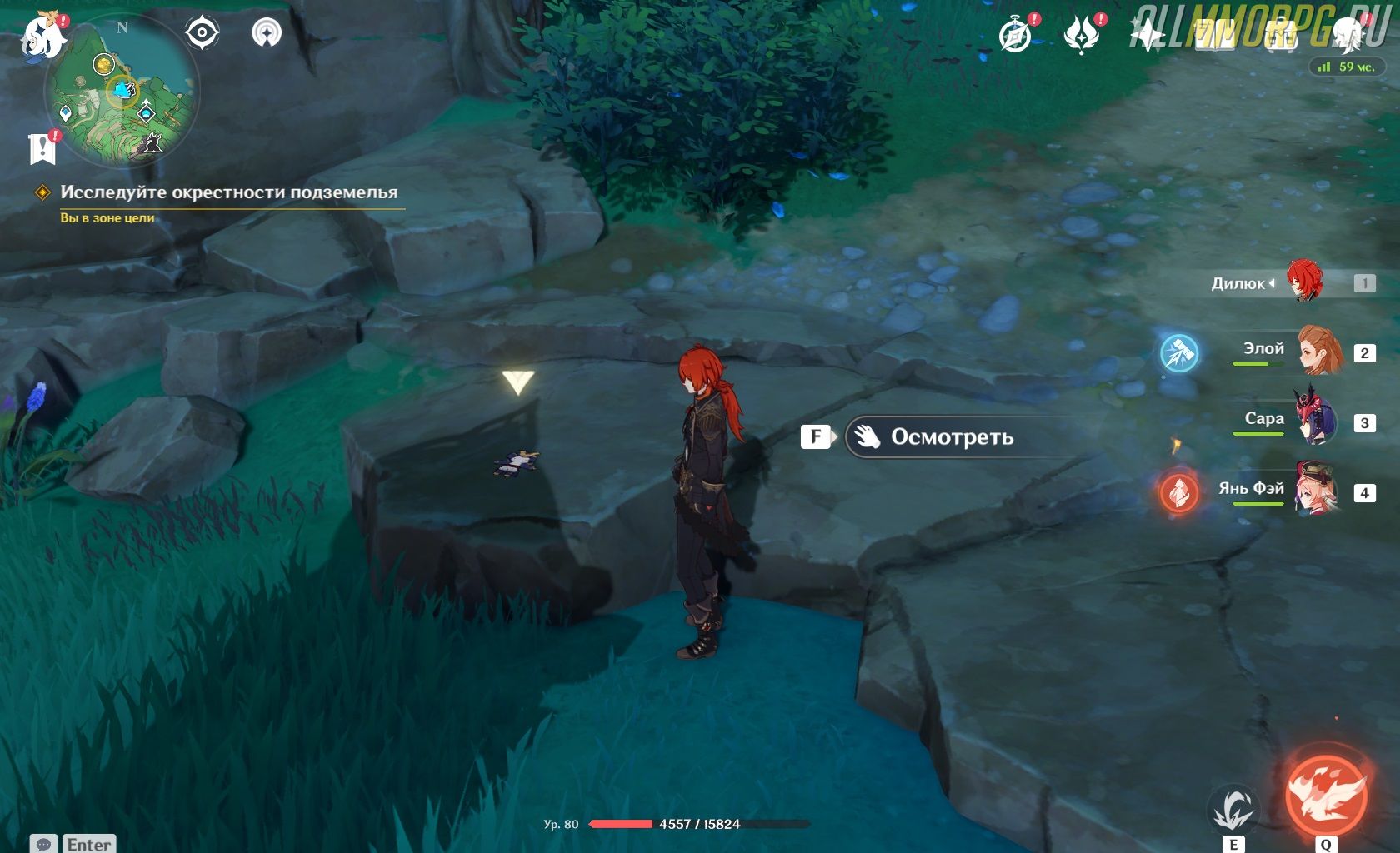Open the backpack inventory icon
The height and width of the screenshot is (853, 1400).
pos(1280,36)
